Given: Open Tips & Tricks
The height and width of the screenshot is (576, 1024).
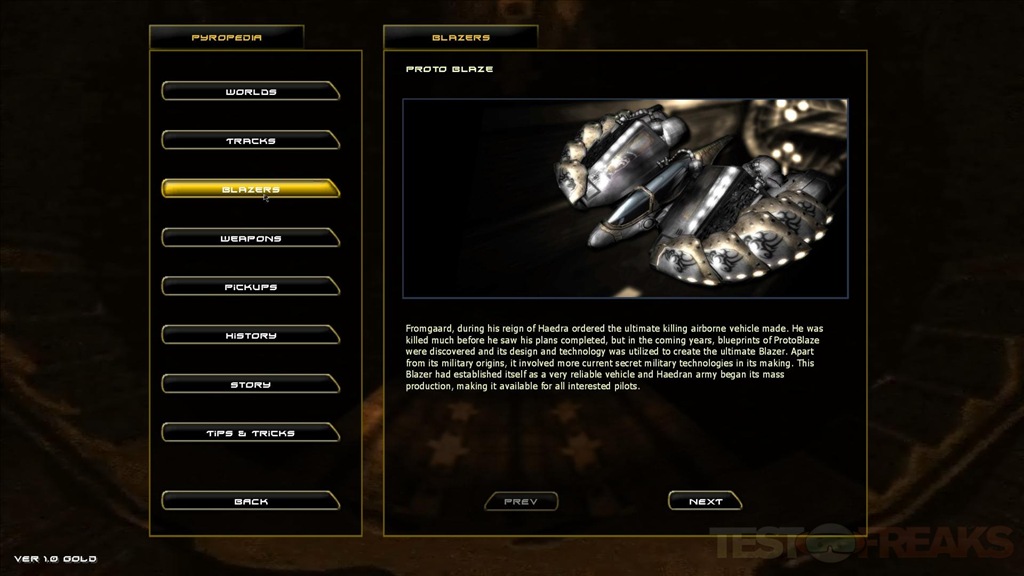Looking at the screenshot, I should pyautogui.click(x=250, y=433).
